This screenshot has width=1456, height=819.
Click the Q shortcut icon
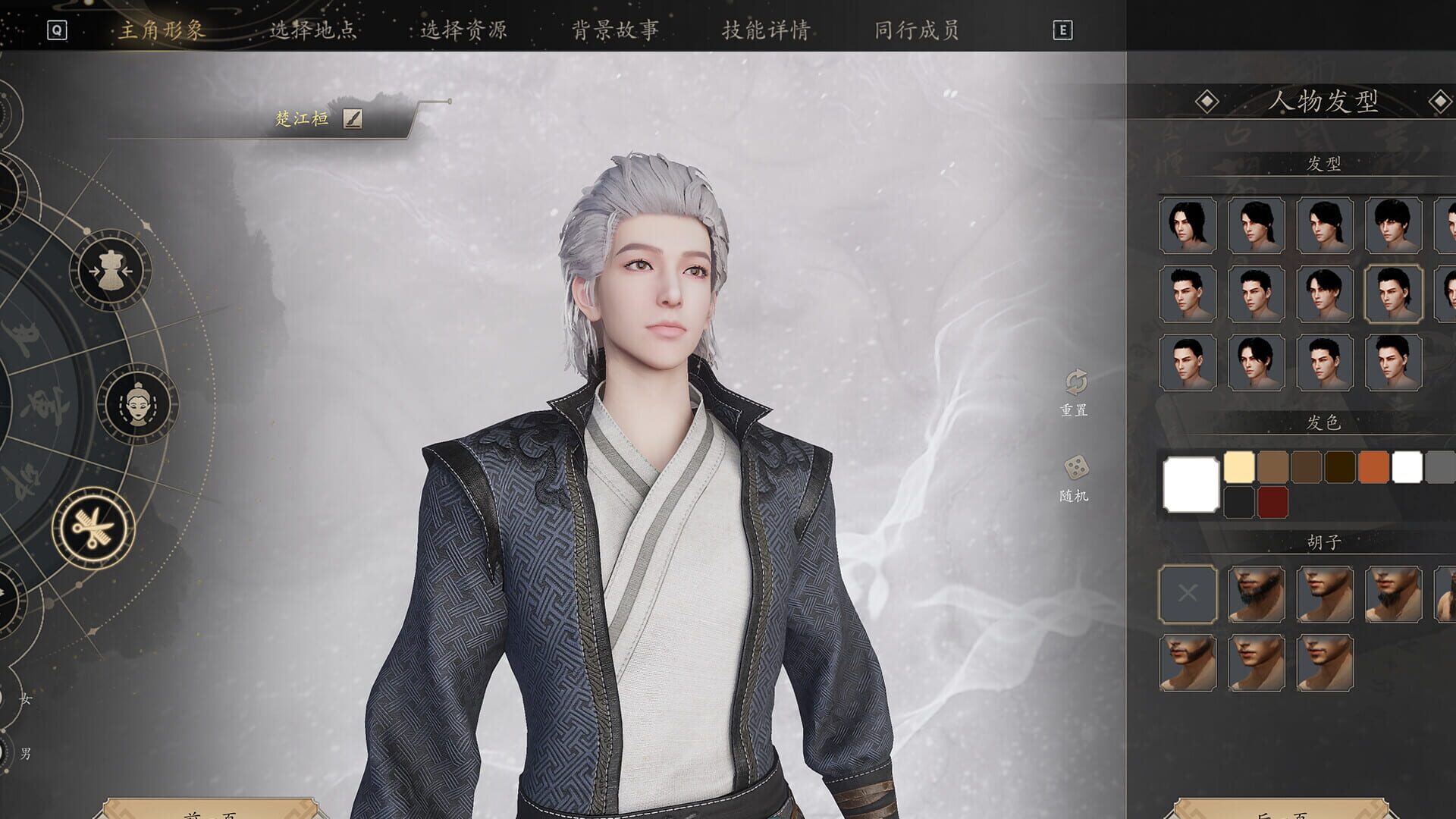click(x=56, y=30)
